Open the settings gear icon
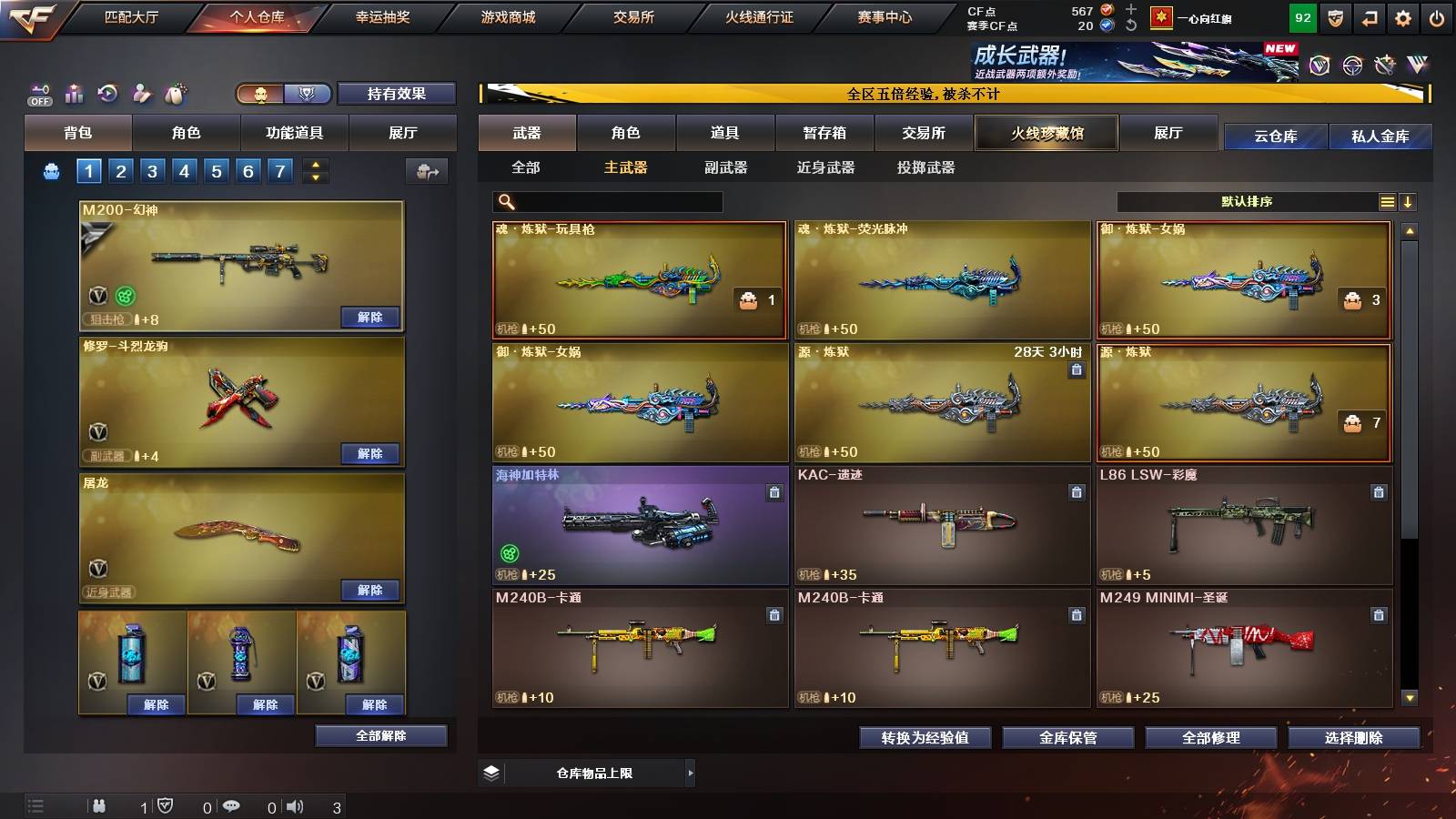 click(1403, 17)
